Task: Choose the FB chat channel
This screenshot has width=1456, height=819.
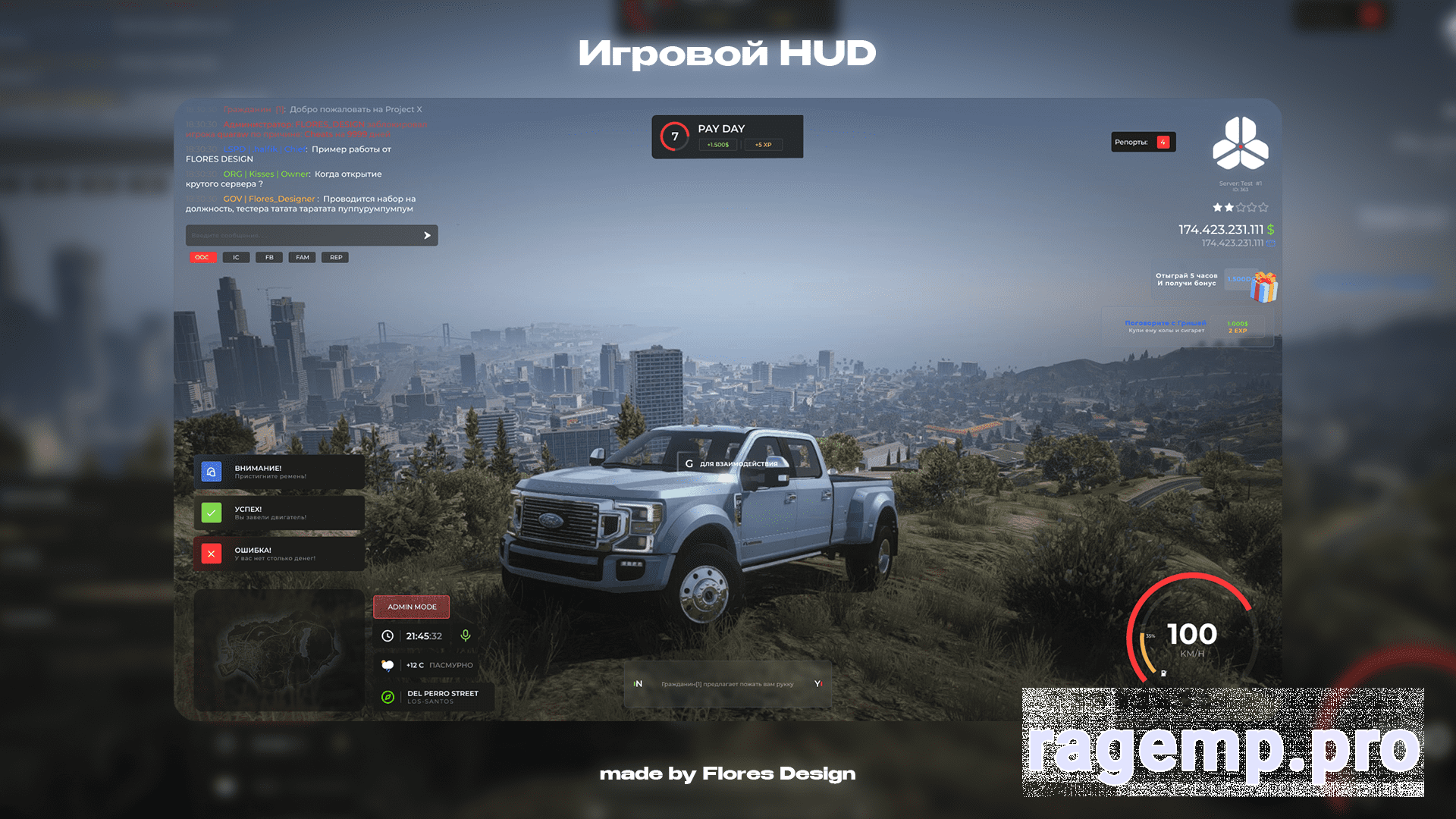Action: [269, 257]
